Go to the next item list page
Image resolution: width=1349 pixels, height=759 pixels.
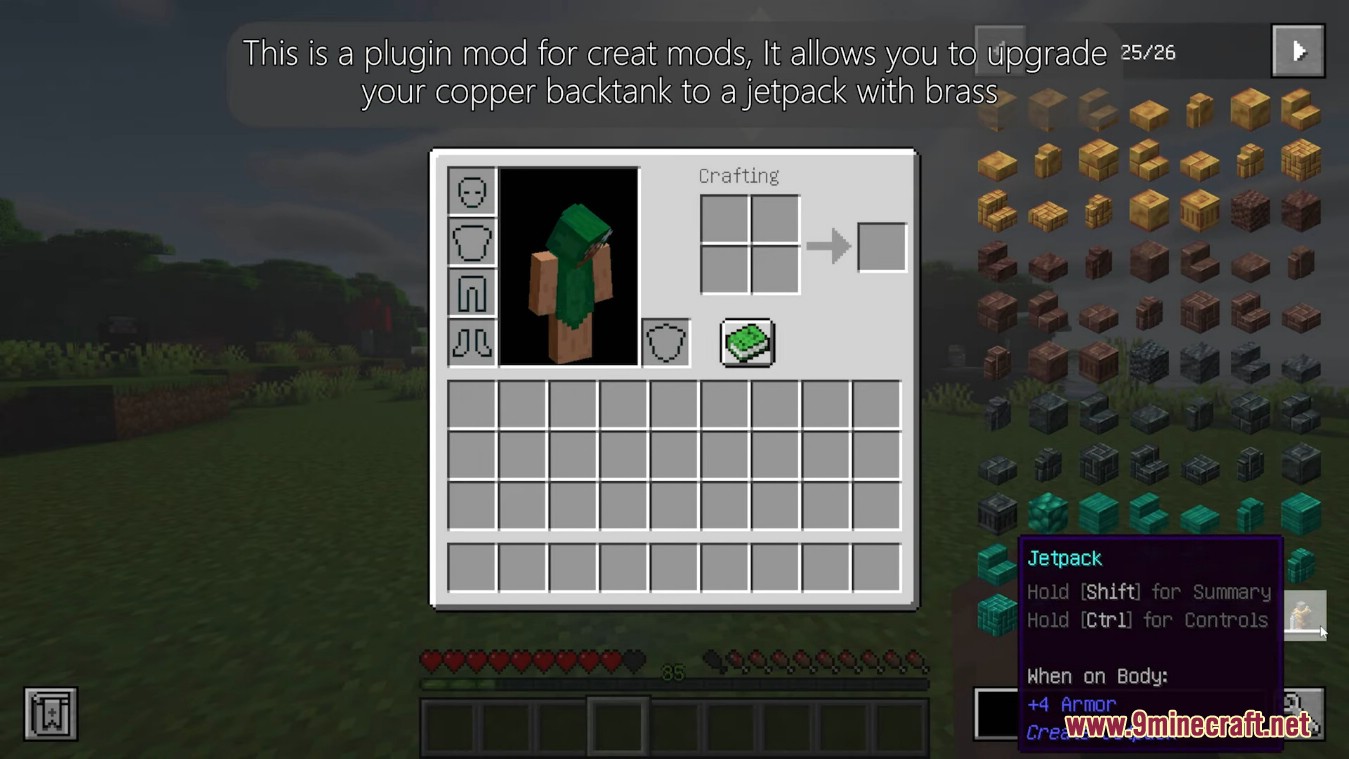(1297, 50)
